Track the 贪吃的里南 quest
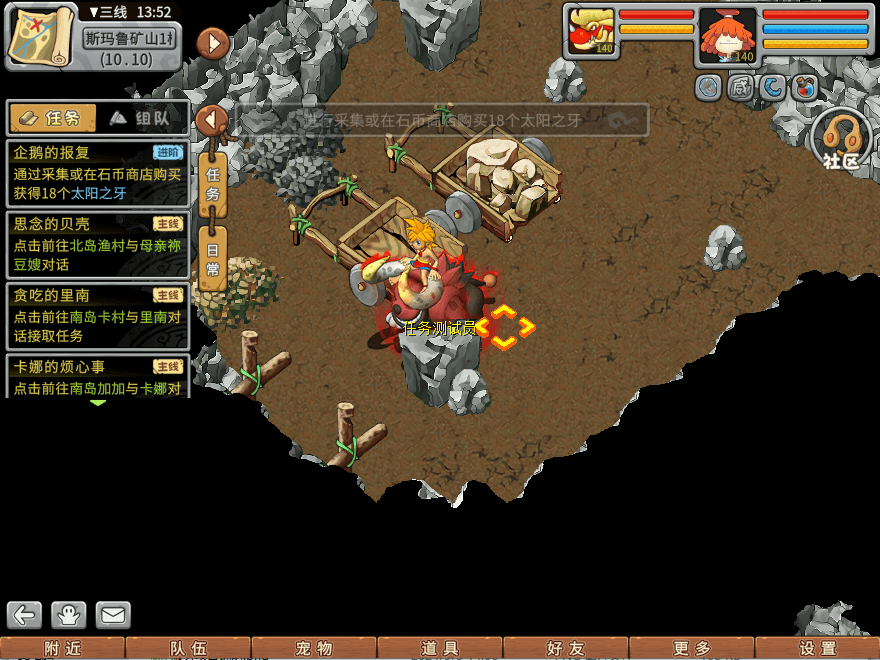This screenshot has height=660, width=880. coord(97,315)
